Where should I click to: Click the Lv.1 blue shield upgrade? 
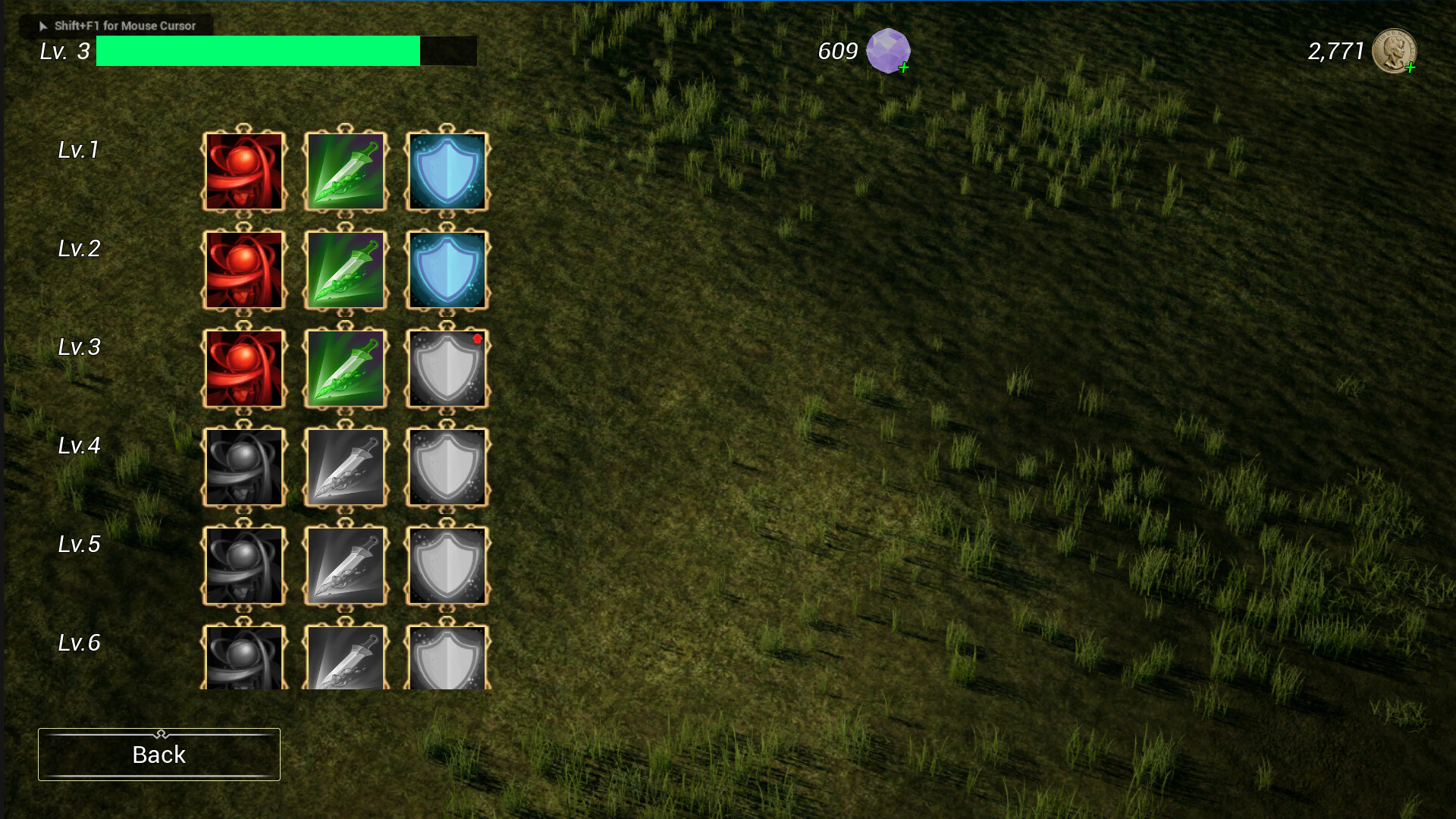(446, 171)
